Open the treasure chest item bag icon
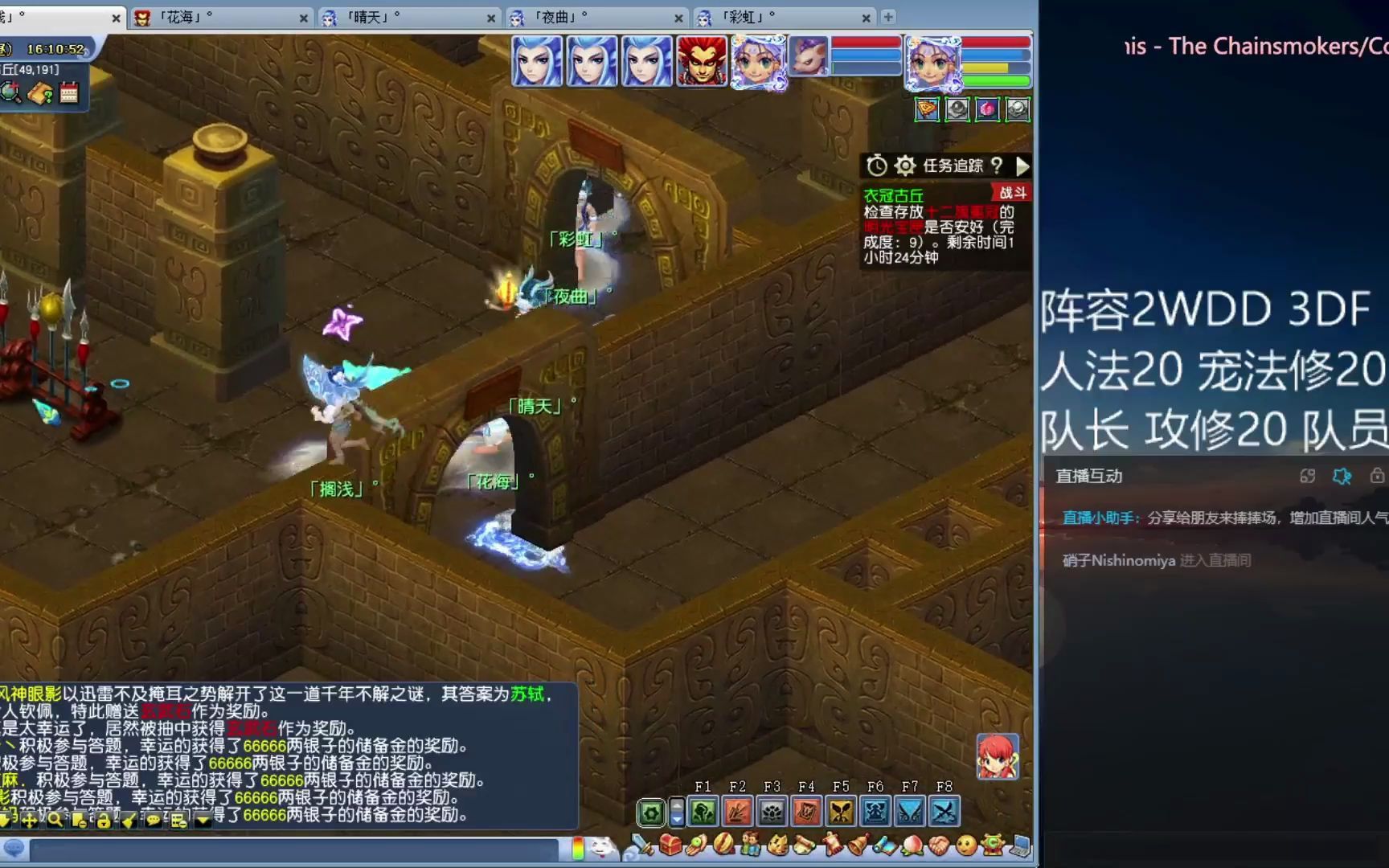The width and height of the screenshot is (1389, 868). 670,845
